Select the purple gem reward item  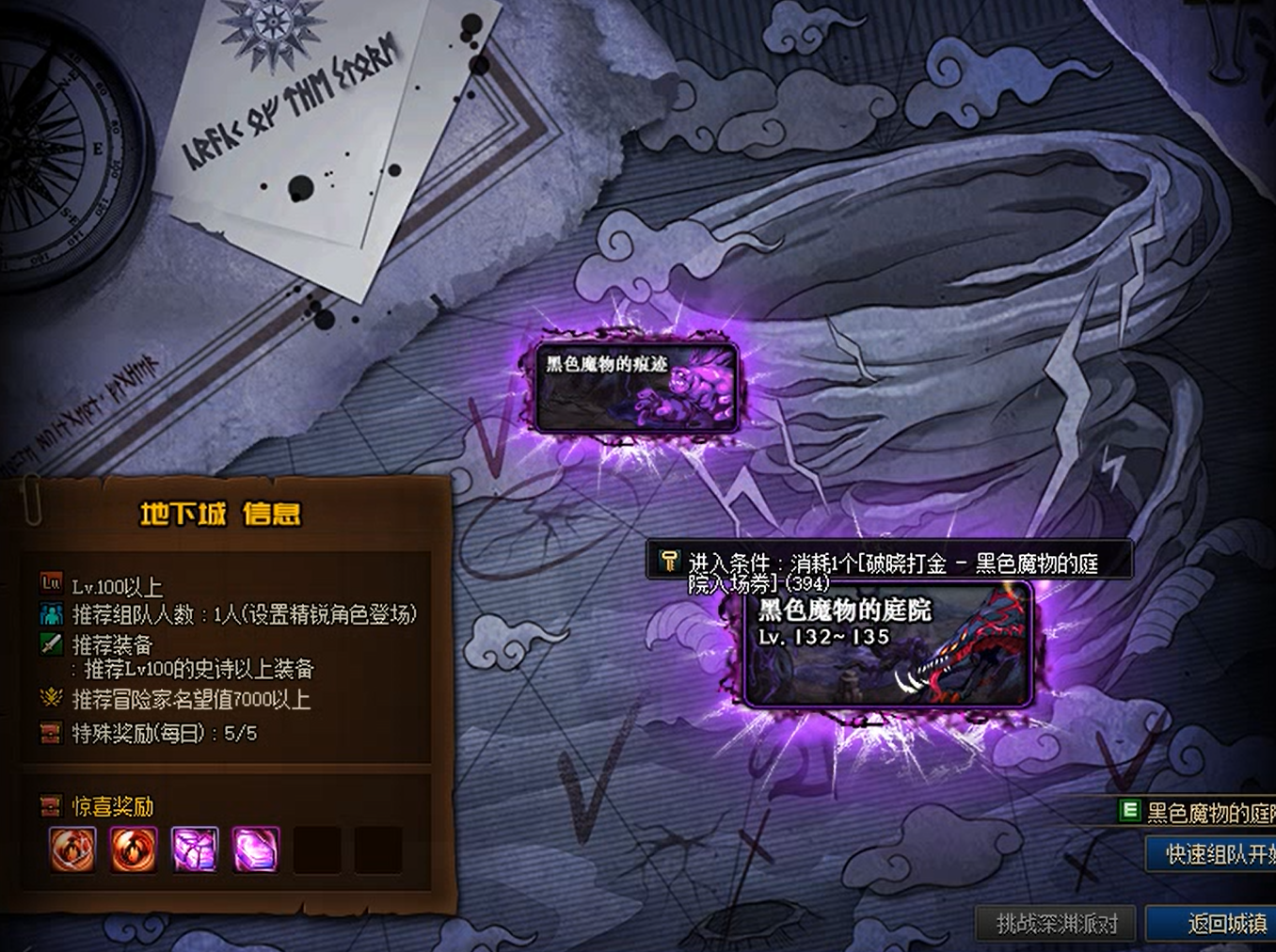coord(256,851)
